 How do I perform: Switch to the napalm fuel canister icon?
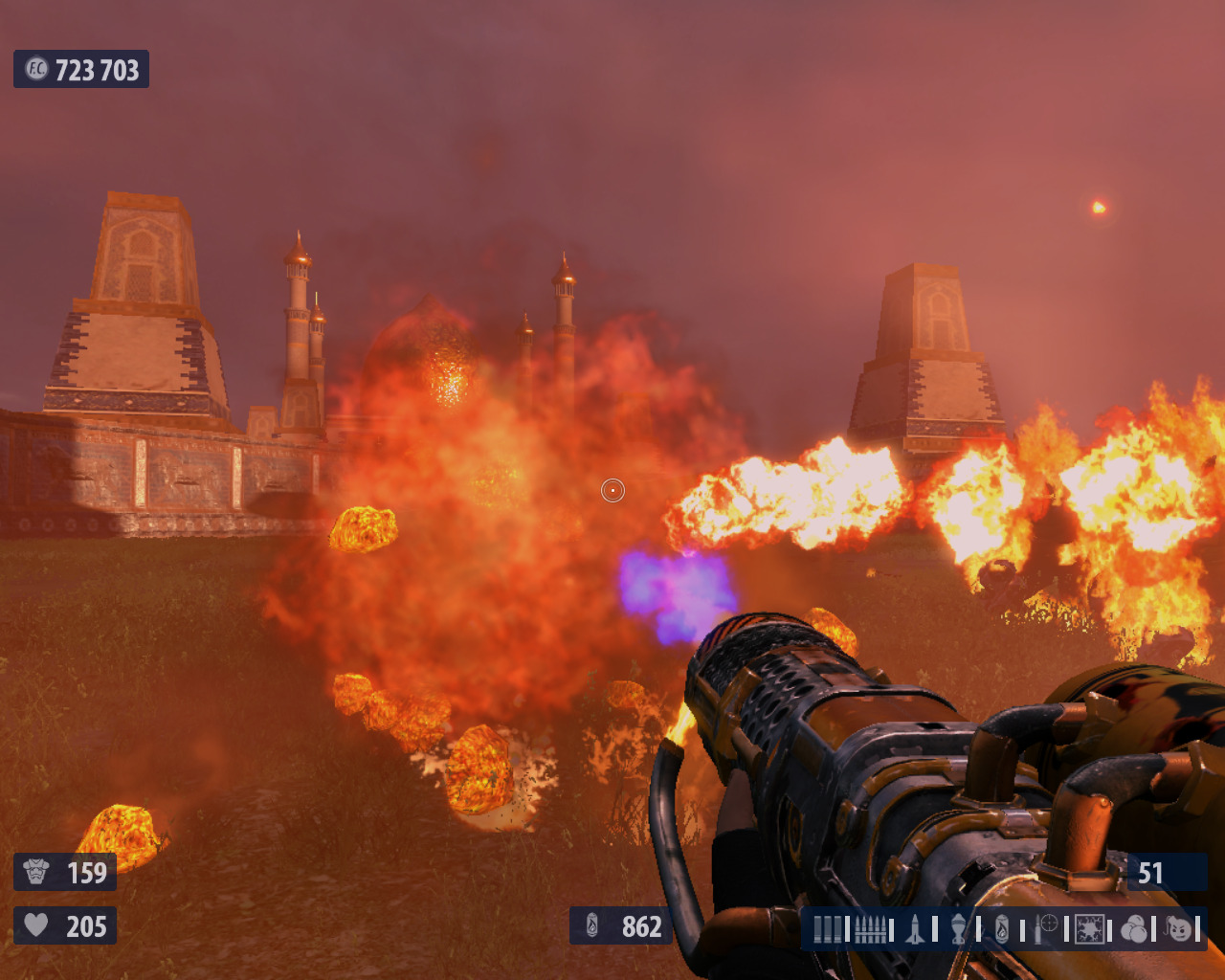coord(1001,928)
